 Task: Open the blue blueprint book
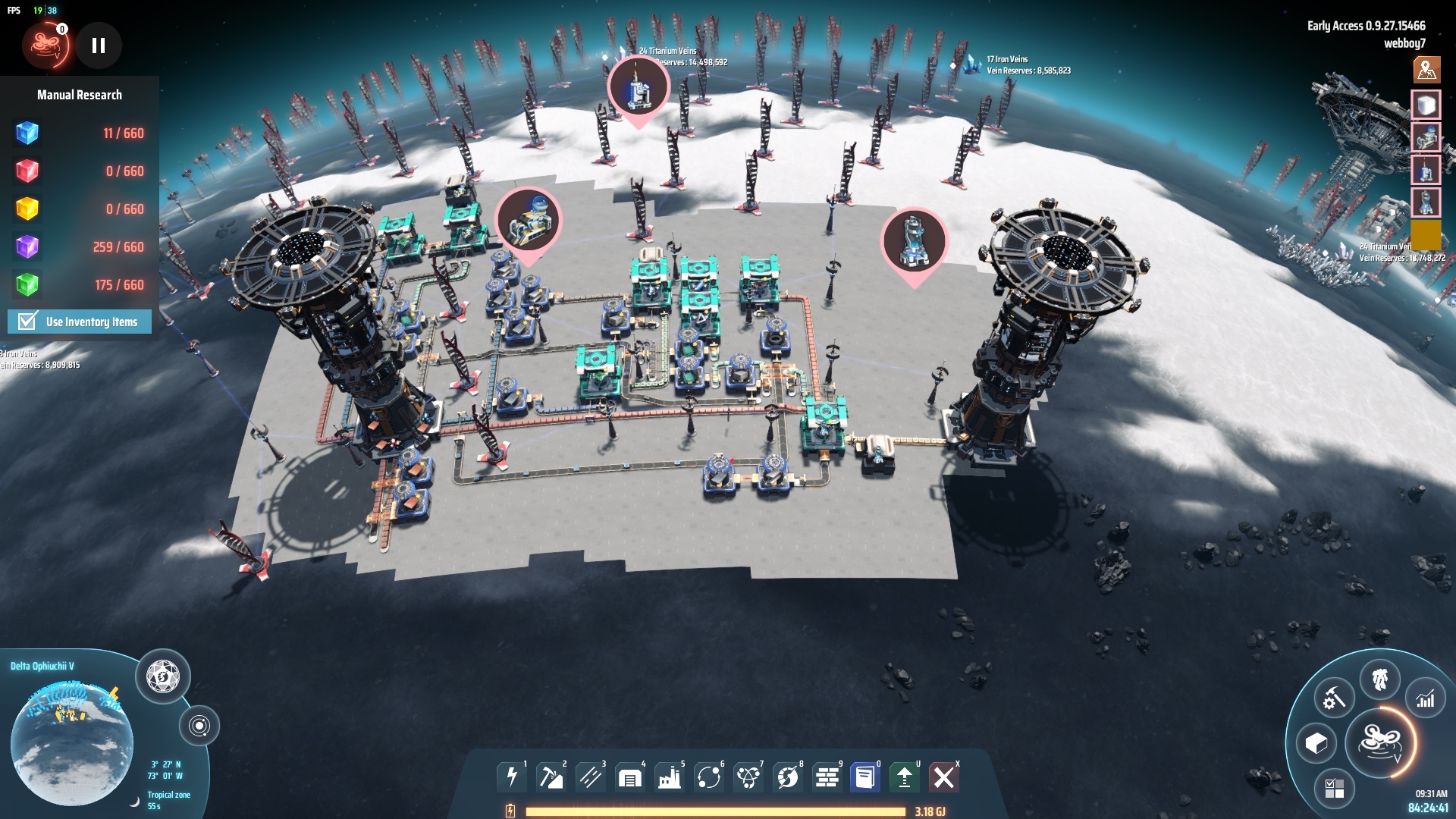point(864,777)
